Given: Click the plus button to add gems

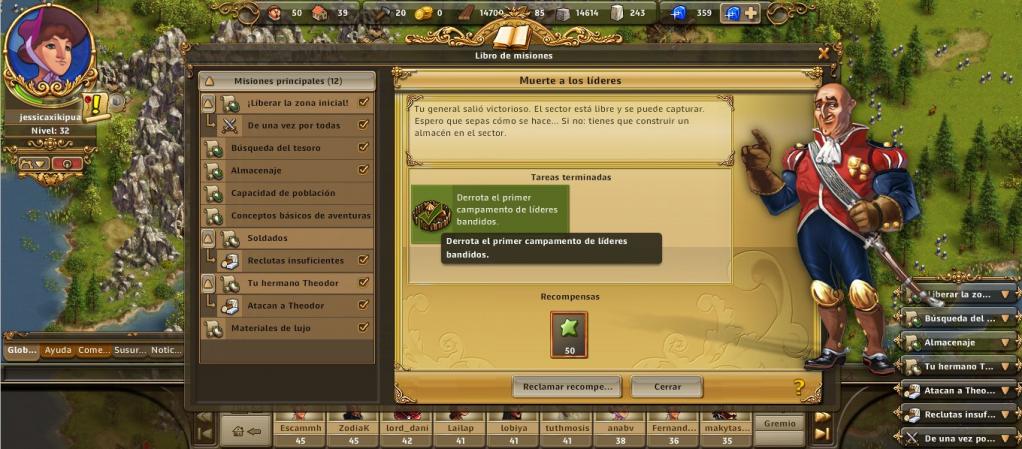Looking at the screenshot, I should coord(751,13).
